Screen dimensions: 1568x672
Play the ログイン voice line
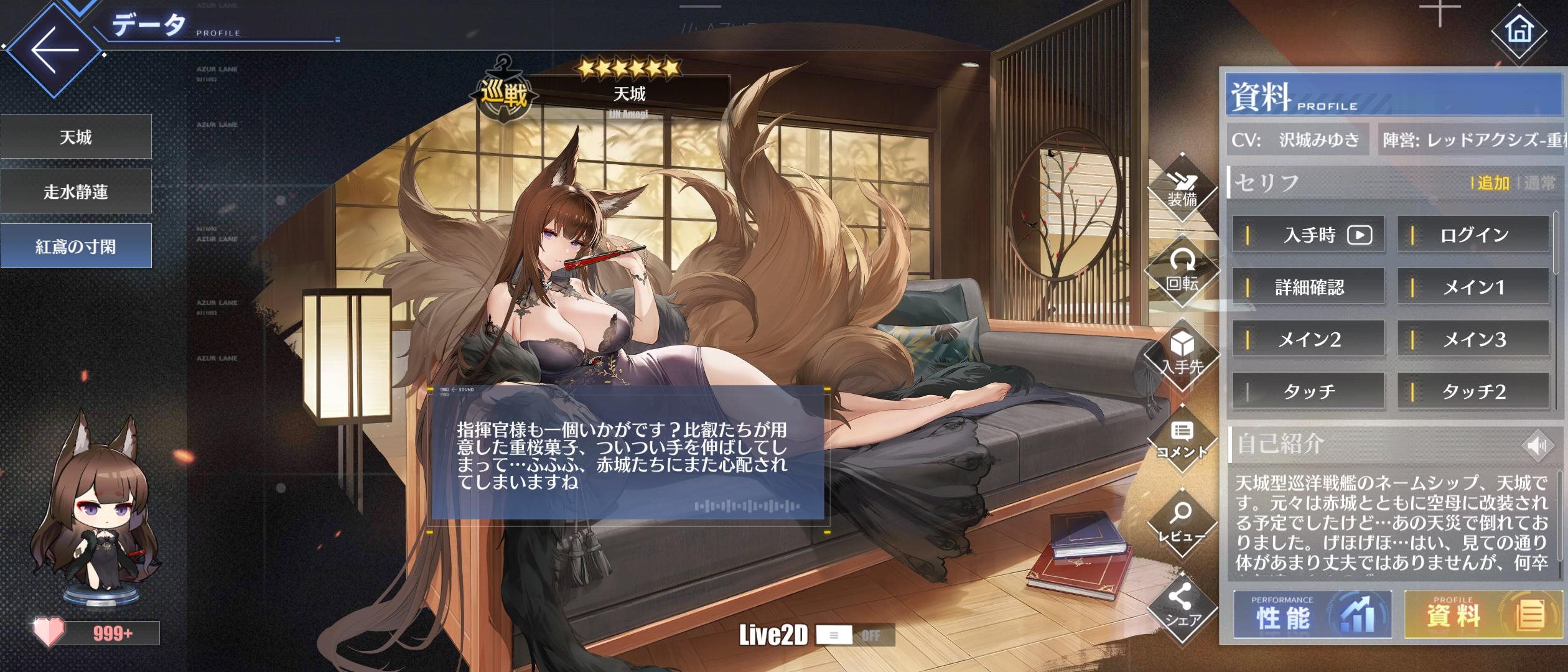coord(1473,235)
